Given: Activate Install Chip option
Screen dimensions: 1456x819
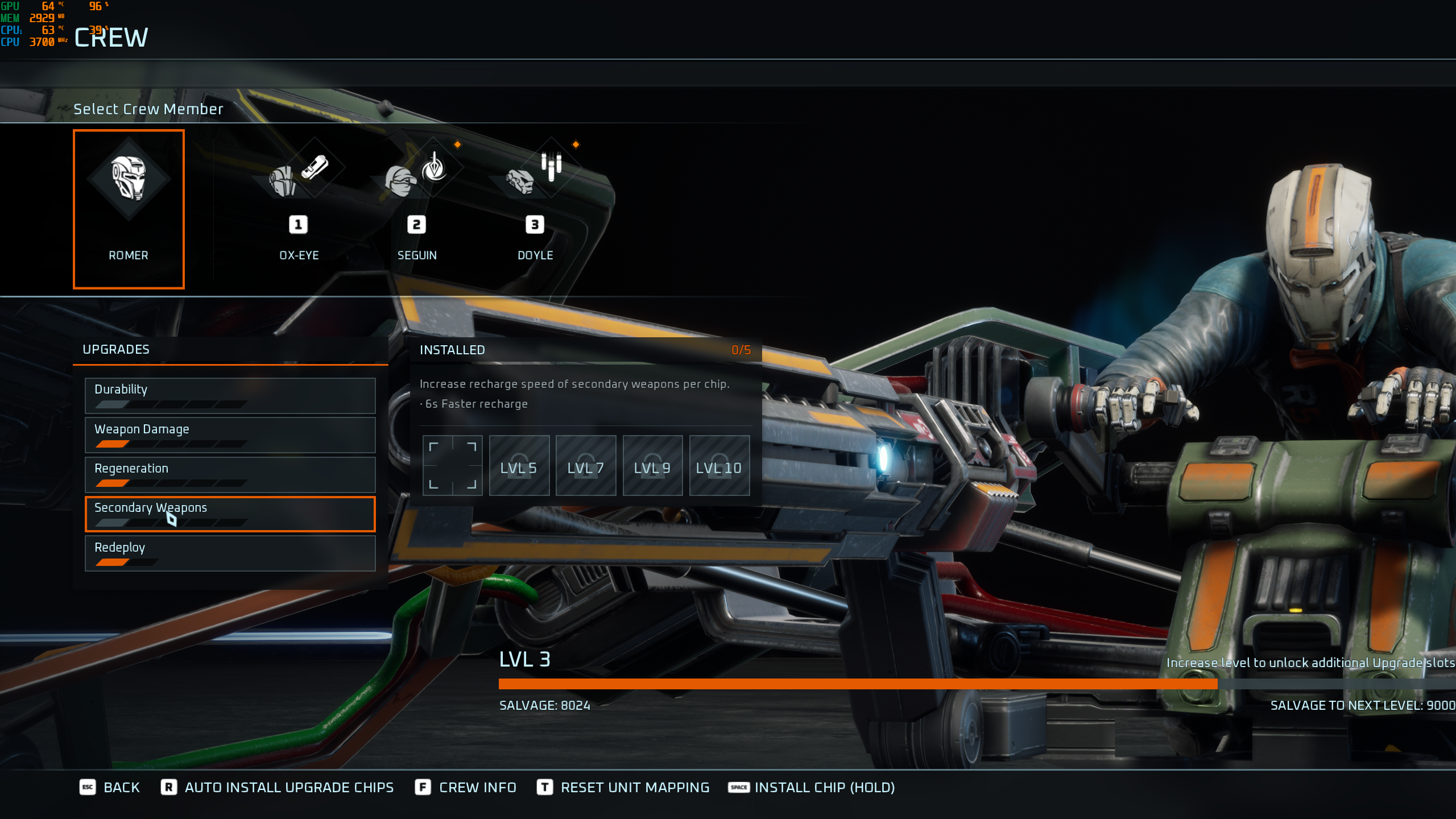Looking at the screenshot, I should (x=812, y=787).
